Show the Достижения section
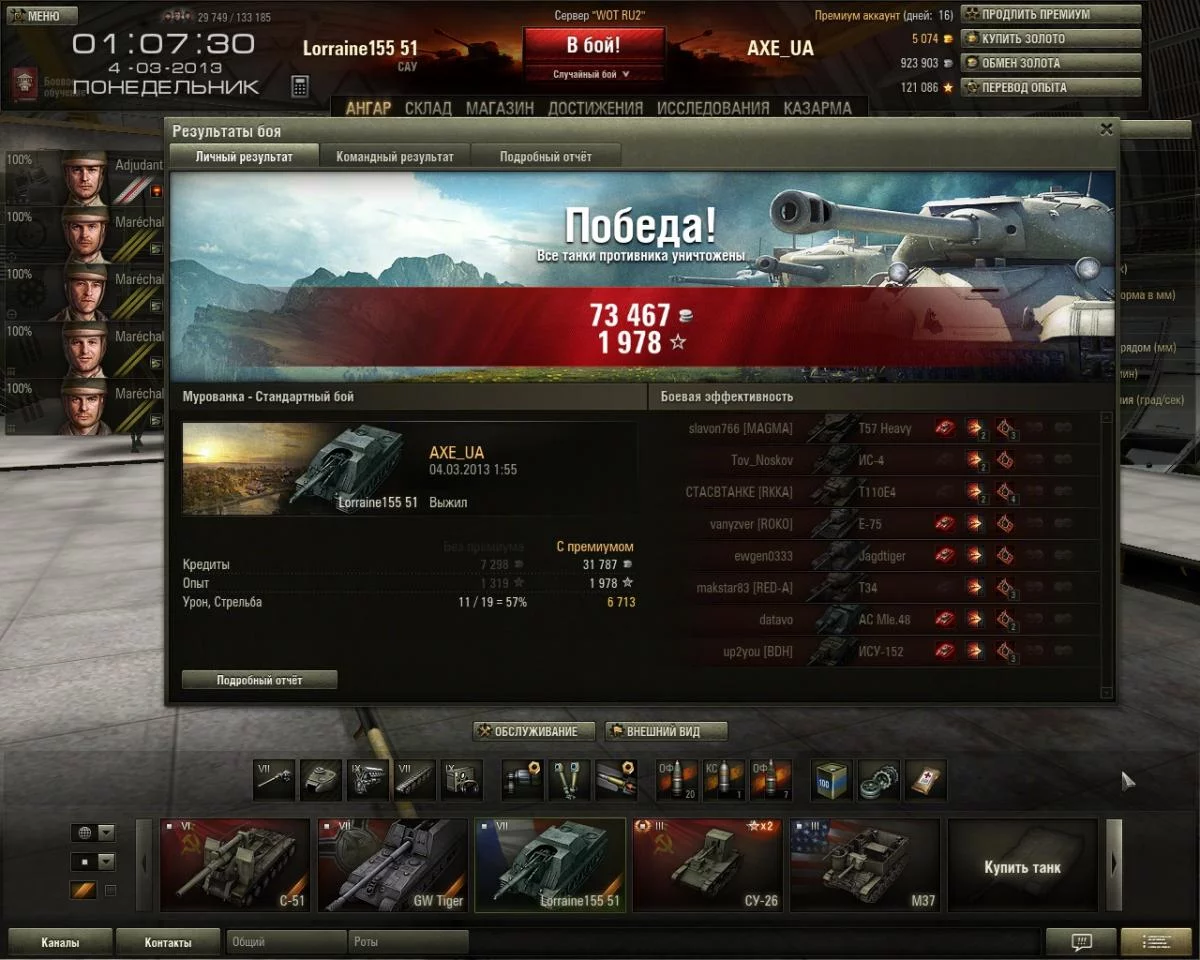The image size is (1200, 960). (x=595, y=108)
